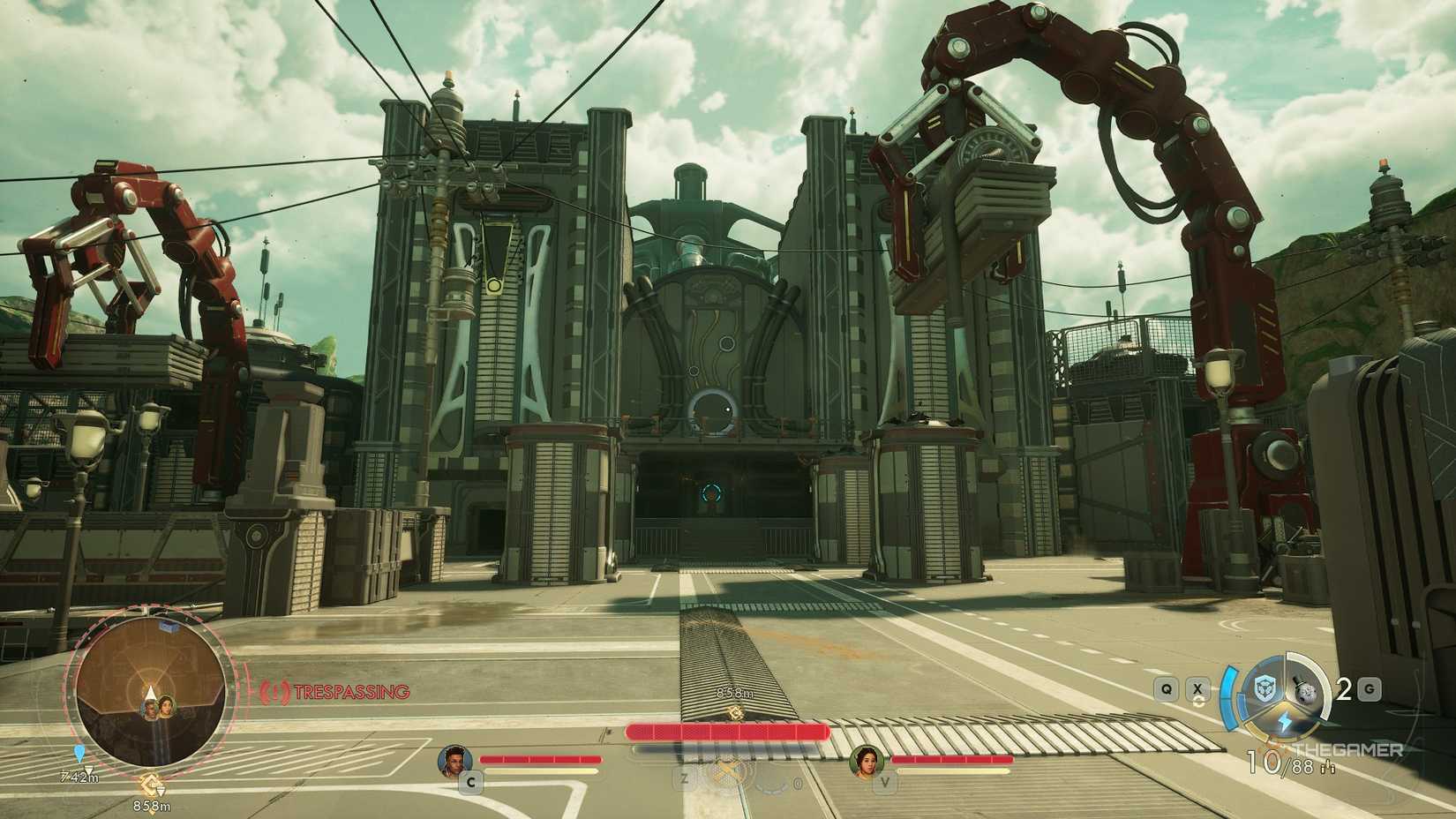Select the V companion command slot
Viewport: 1456px width, 819px height.
pos(885,782)
